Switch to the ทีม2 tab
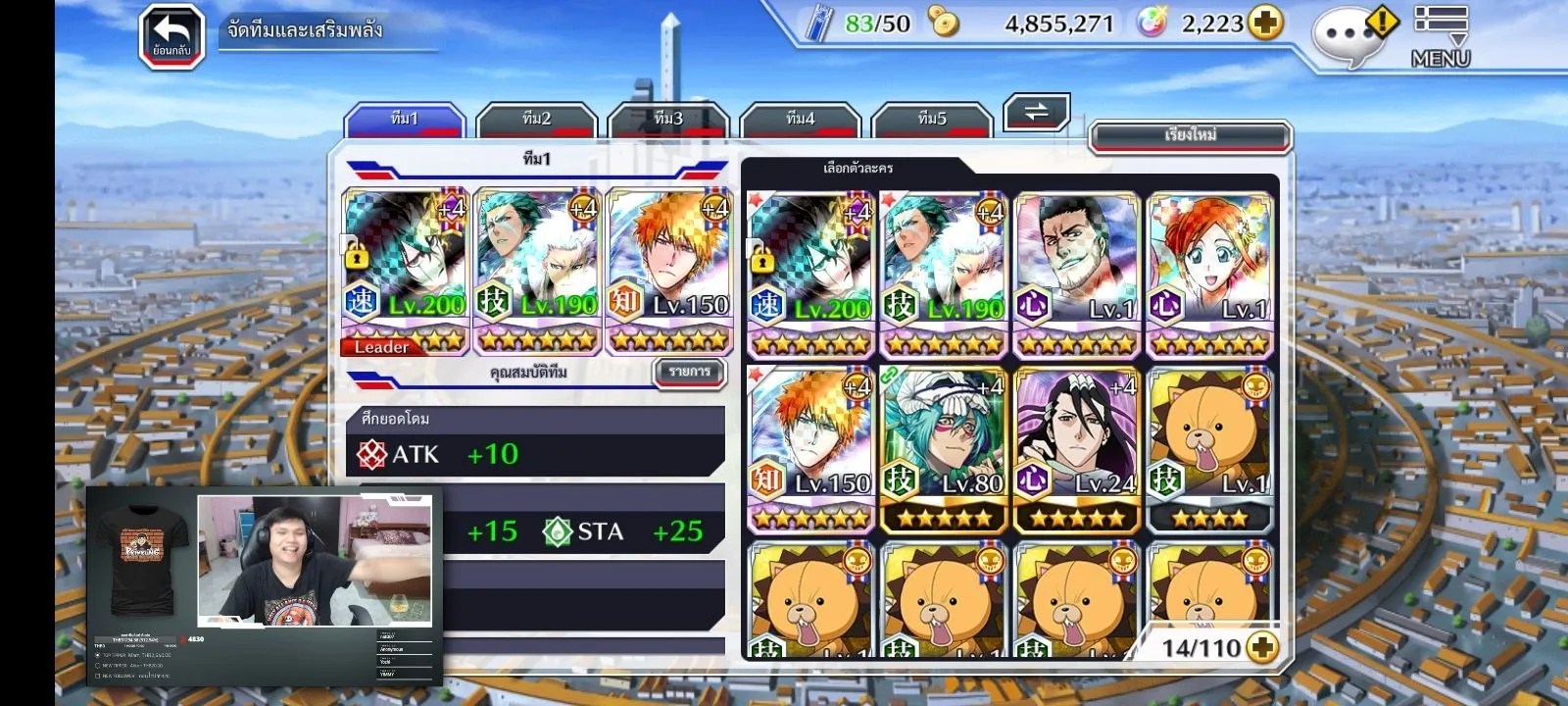The width and height of the screenshot is (1568, 706). tap(536, 120)
